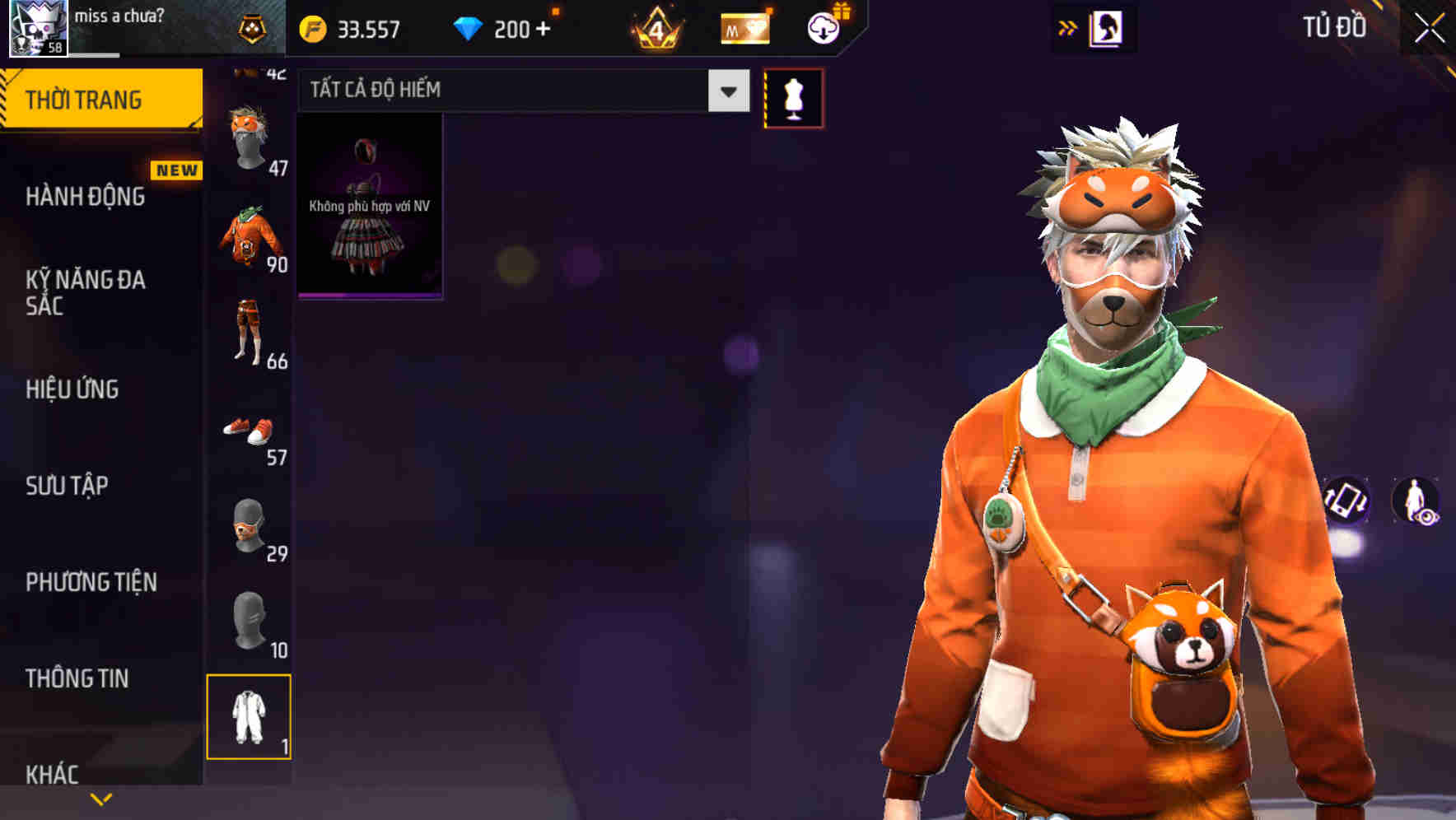The height and width of the screenshot is (820, 1456).
Task: Expand the bottom sidebar chevron near KHÁC
Action: (x=101, y=799)
